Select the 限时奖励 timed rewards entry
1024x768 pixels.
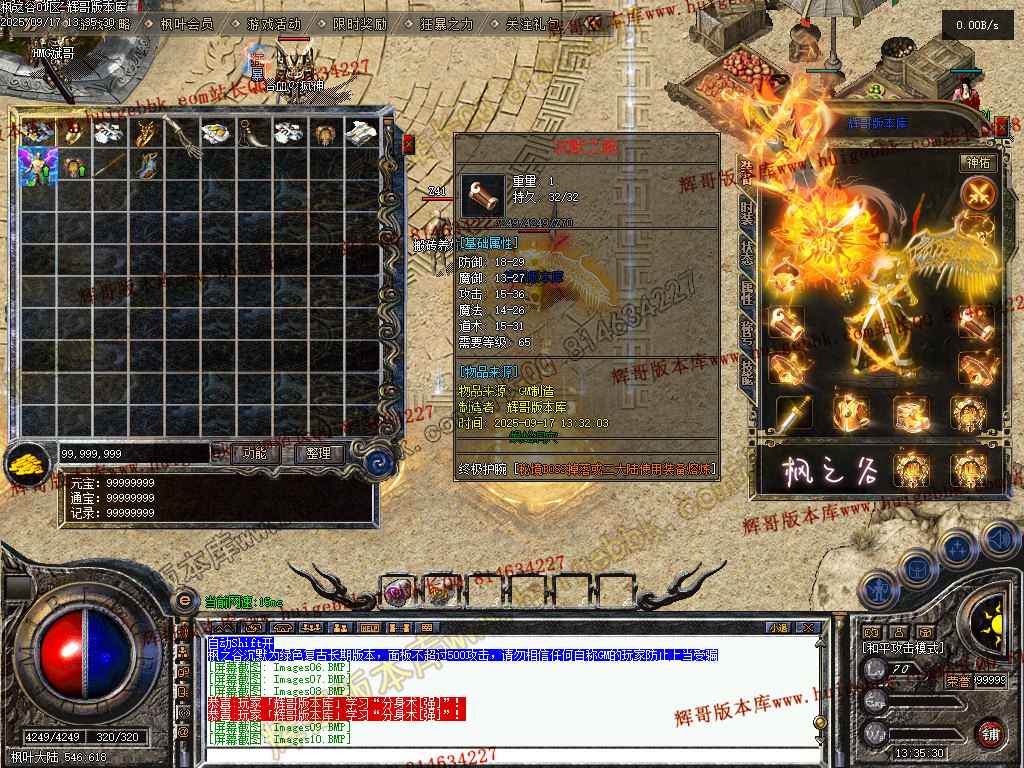tap(359, 24)
